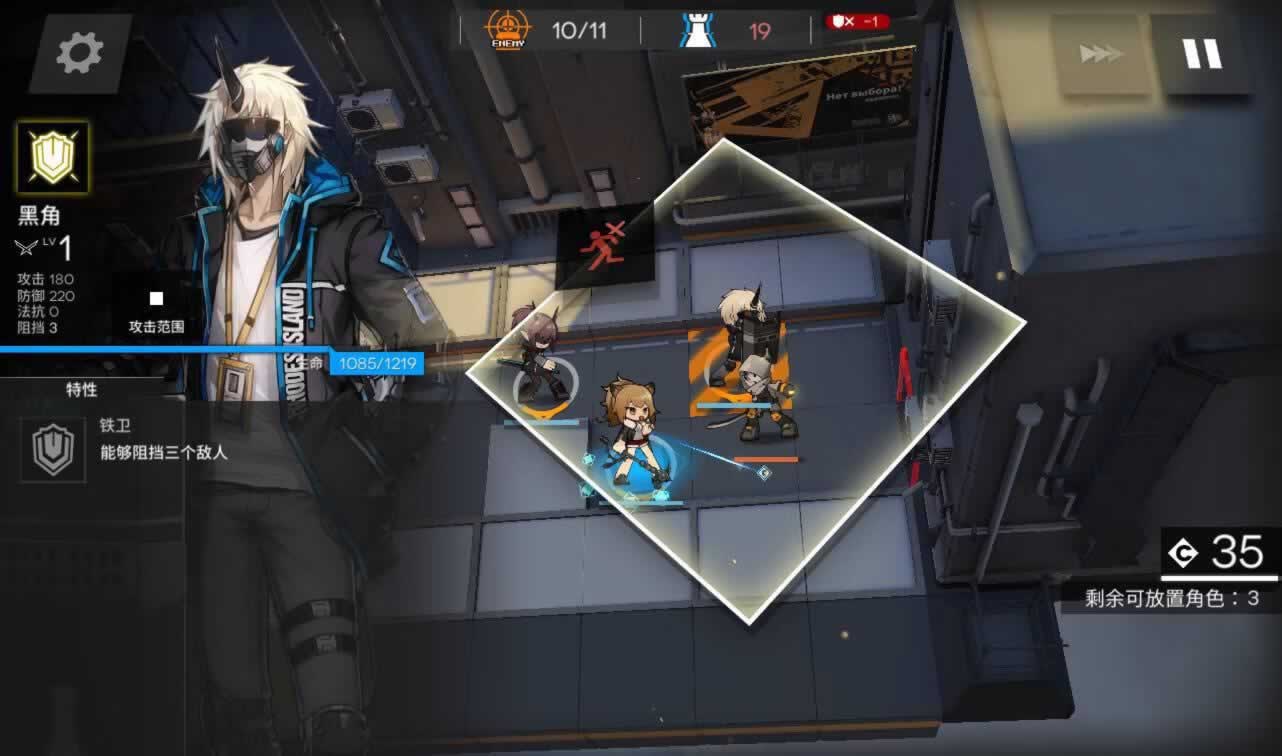
Task: Select the yellow defender class shield icon
Action: click(52, 158)
